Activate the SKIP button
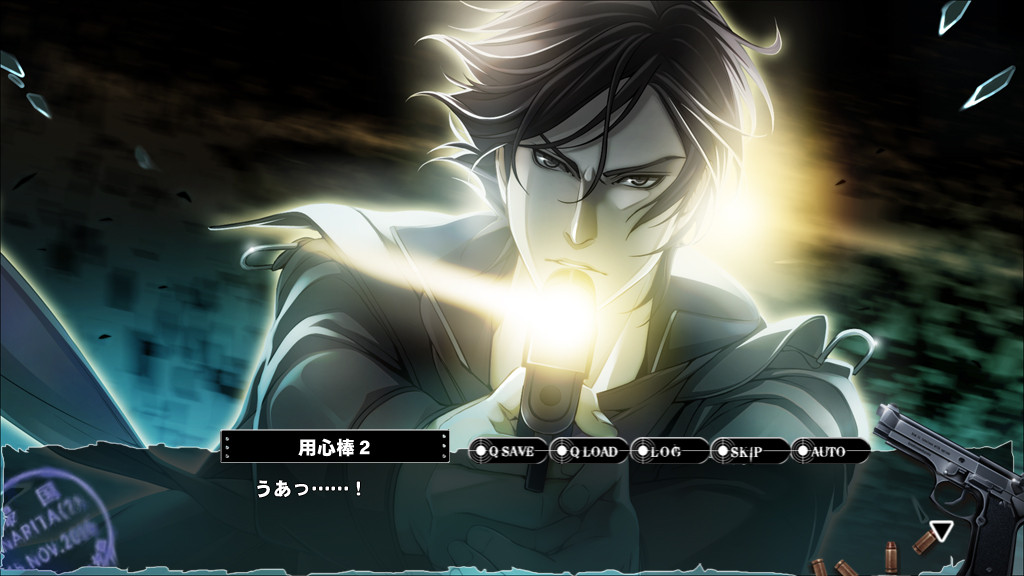 749,452
